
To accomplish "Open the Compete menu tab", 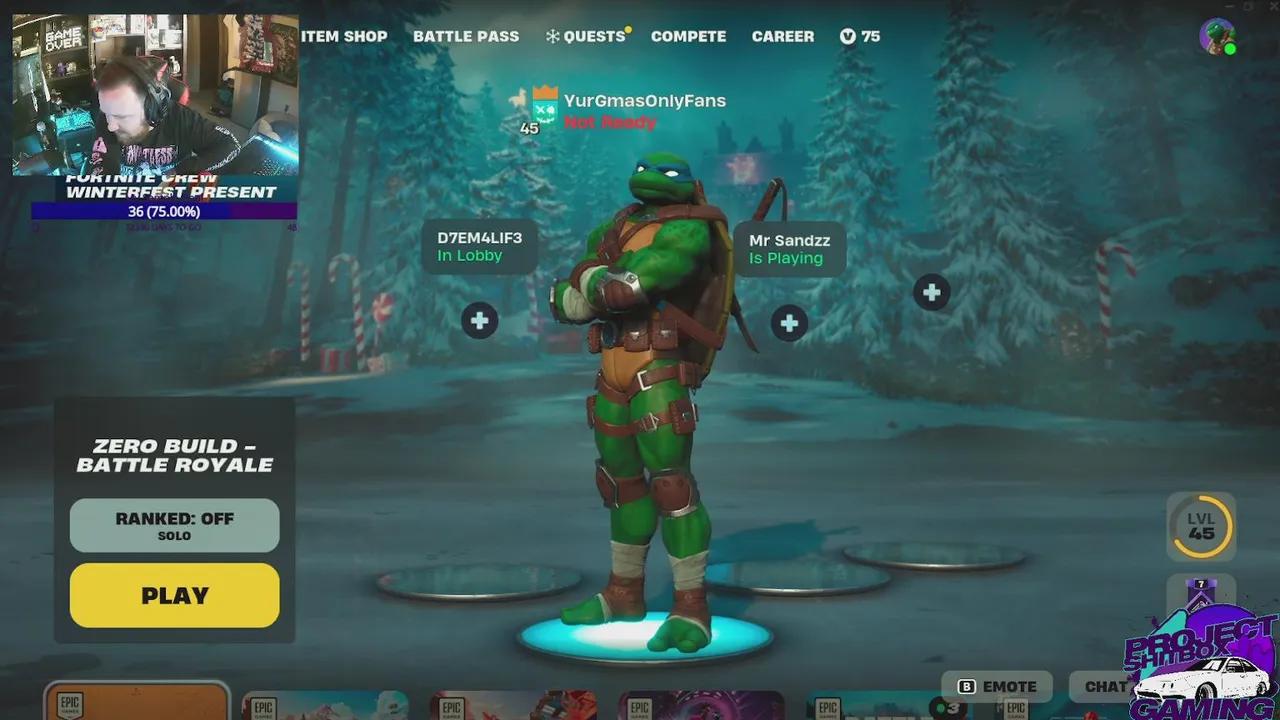I will [x=688, y=36].
